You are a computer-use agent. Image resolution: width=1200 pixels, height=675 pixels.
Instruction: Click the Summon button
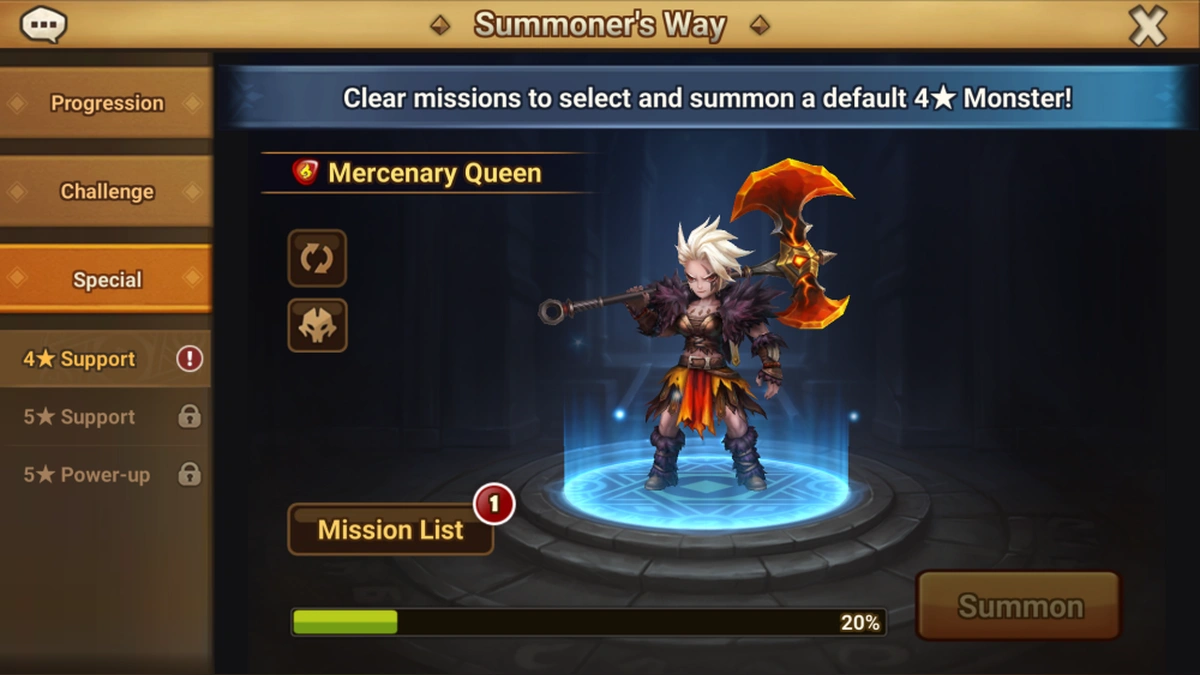coord(1019,606)
